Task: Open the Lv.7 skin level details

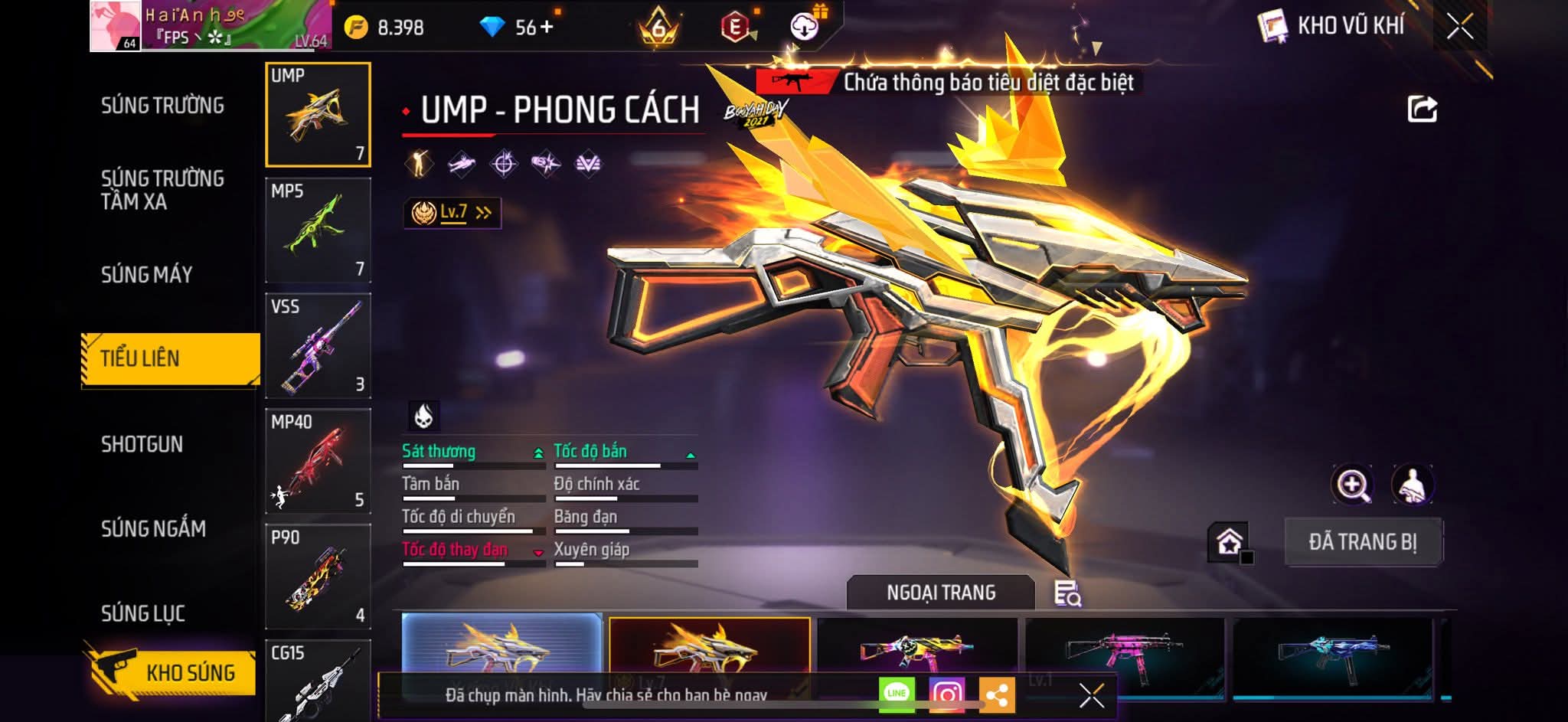Action: click(x=452, y=213)
